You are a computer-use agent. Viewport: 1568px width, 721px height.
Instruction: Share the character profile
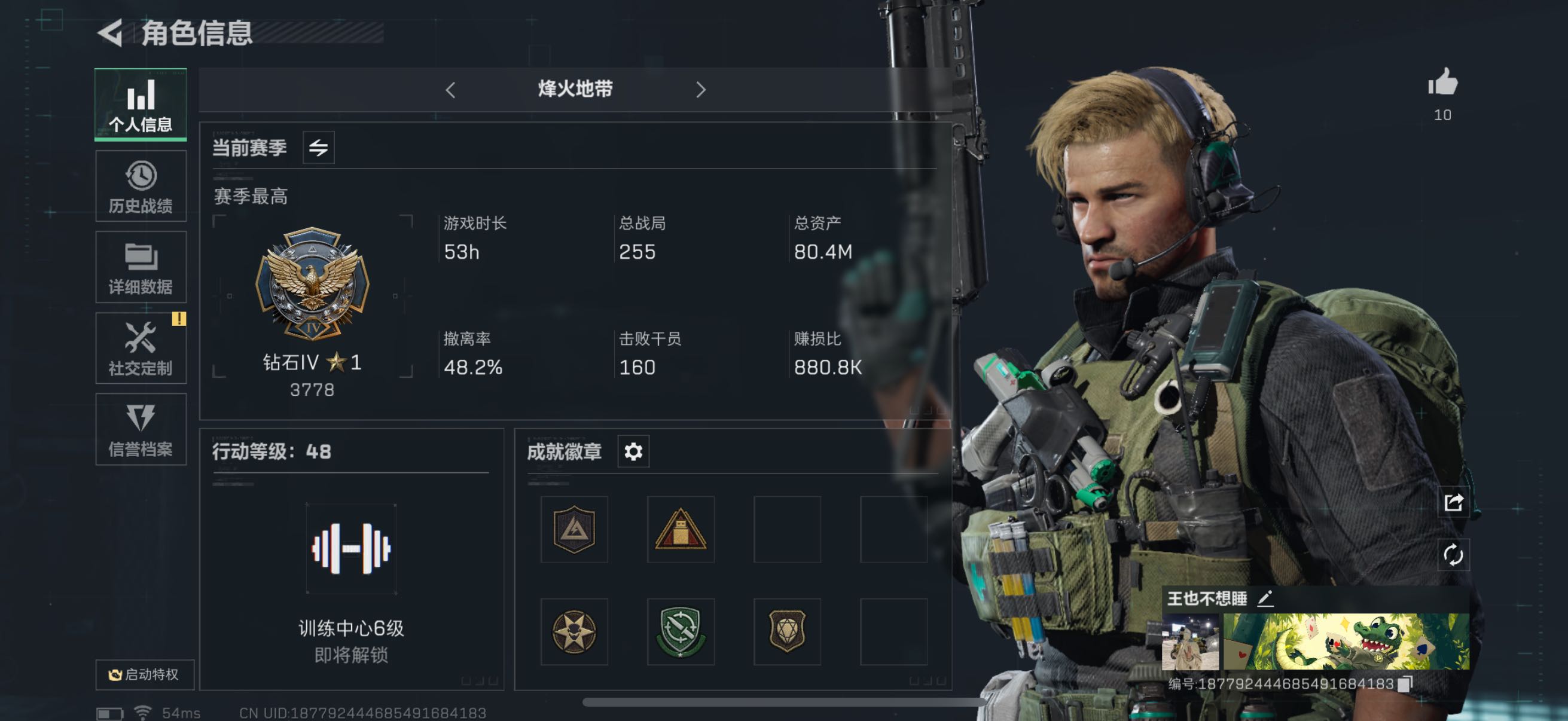click(1453, 503)
